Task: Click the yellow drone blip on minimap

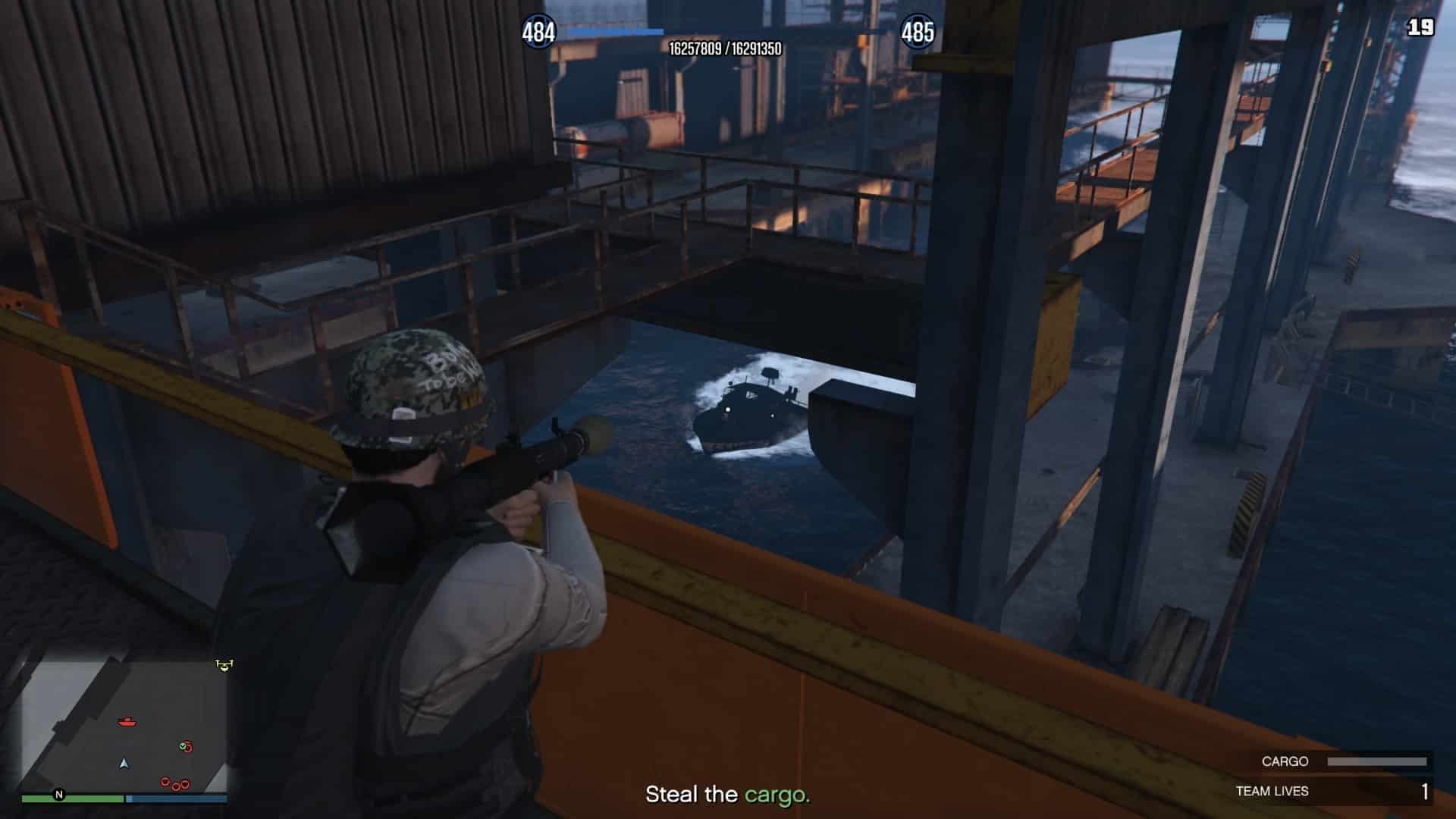Action: pyautogui.click(x=224, y=665)
